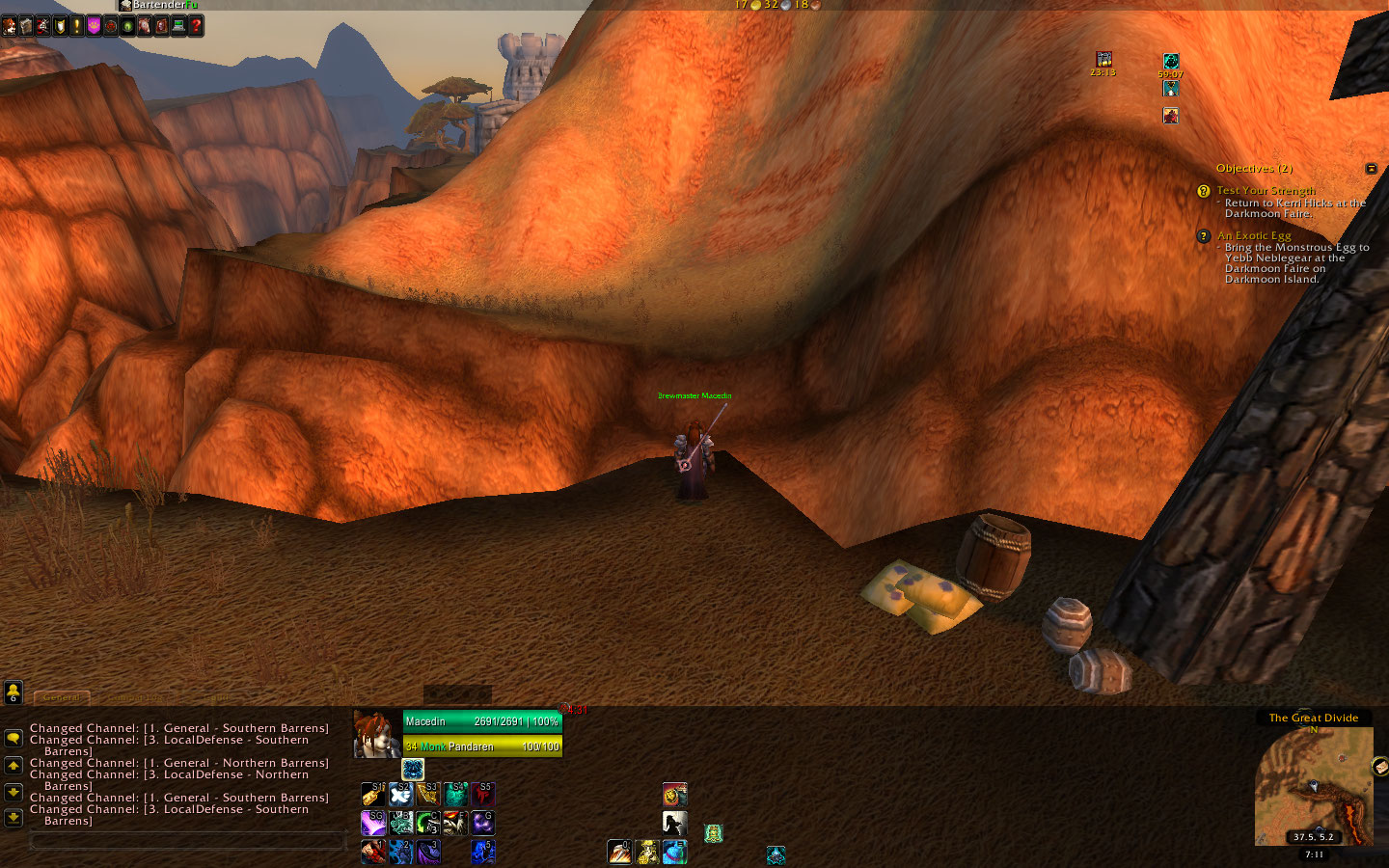This screenshot has width=1389, height=868.
Task: Open the green-screen computer game menu button
Action: click(178, 26)
